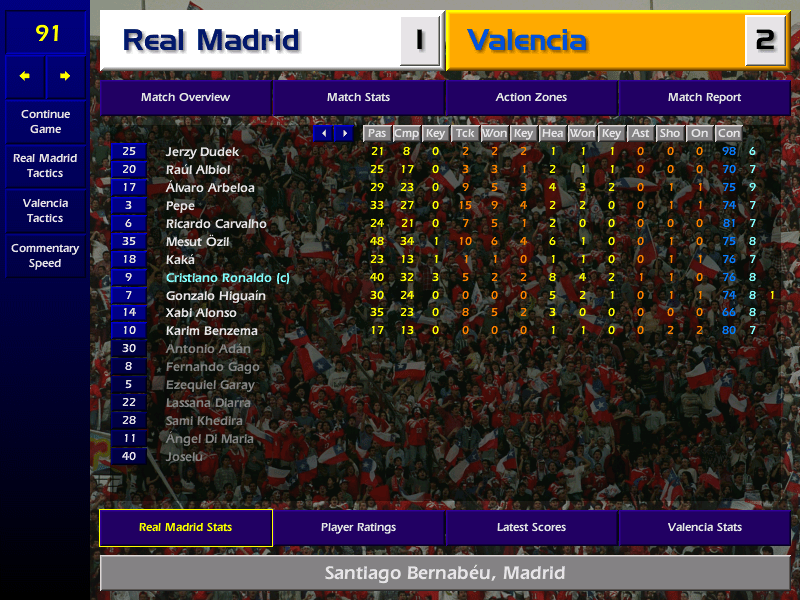The height and width of the screenshot is (600, 800).
Task: Select Karim Benzema from the lineup
Action: tap(211, 331)
